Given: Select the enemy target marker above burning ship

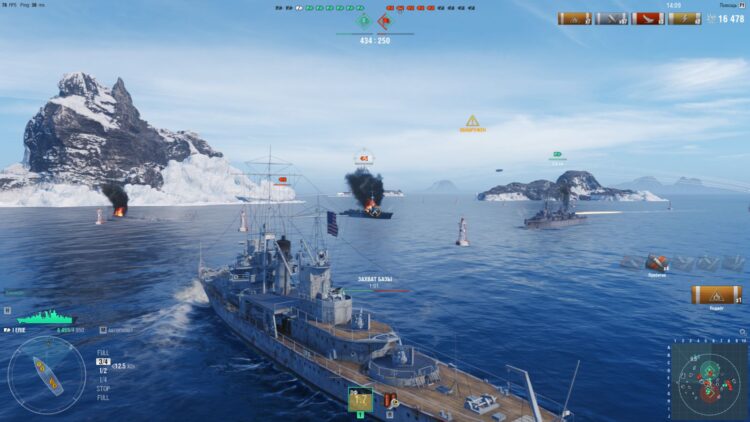Looking at the screenshot, I should [364, 157].
